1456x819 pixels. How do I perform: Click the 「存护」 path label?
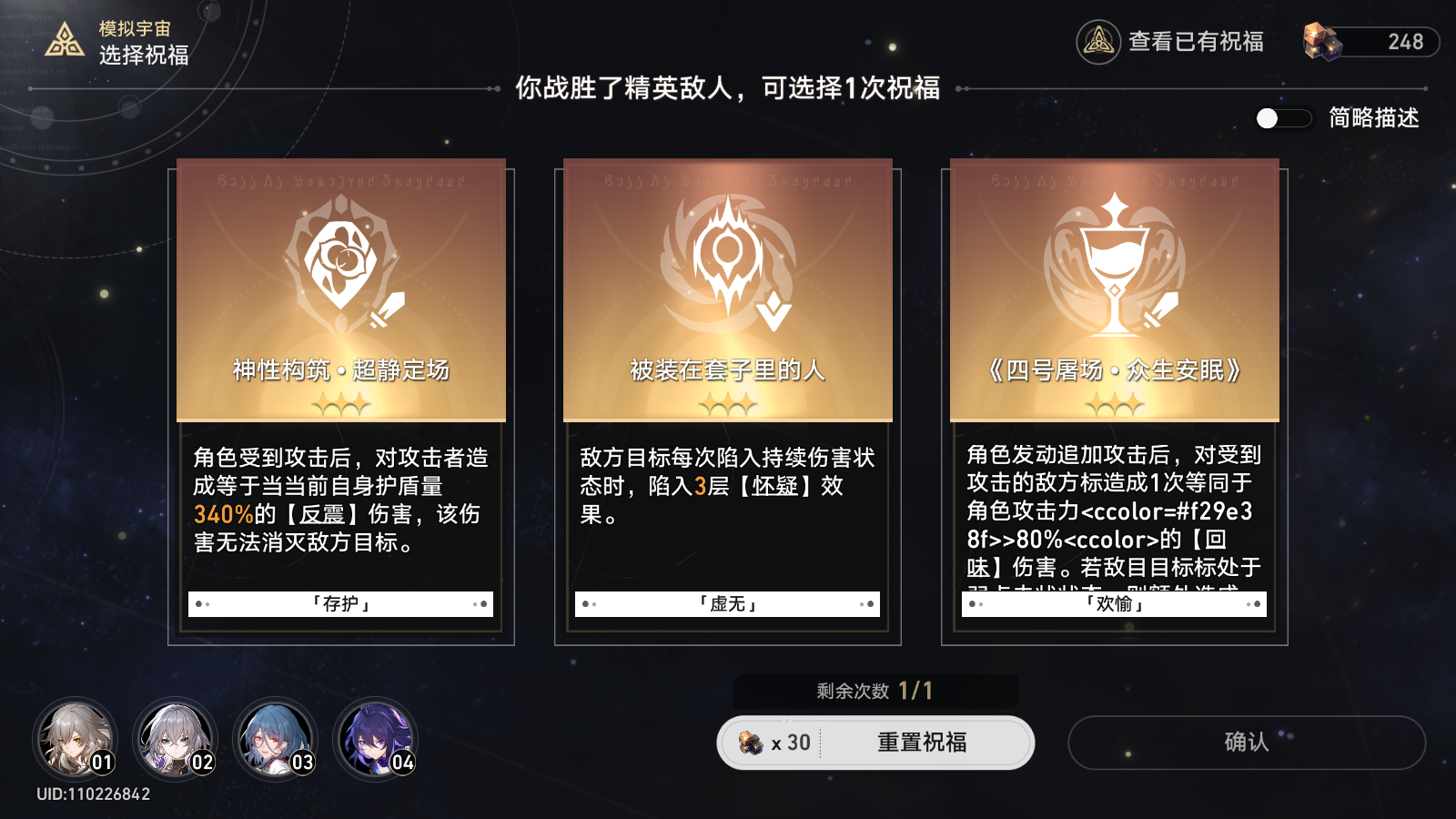coord(340,603)
